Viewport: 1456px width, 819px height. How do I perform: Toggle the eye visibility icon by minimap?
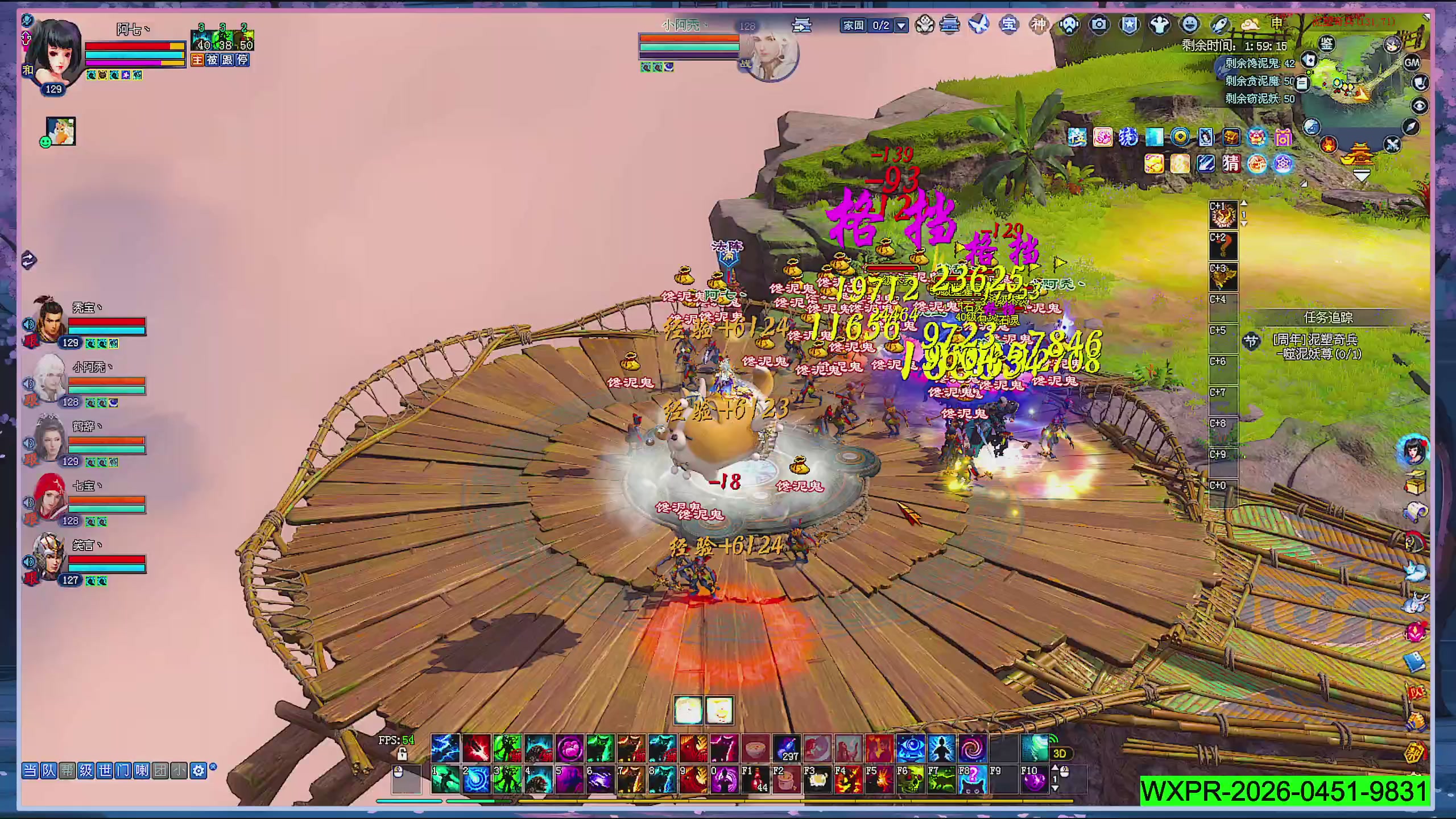pyautogui.click(x=1420, y=106)
